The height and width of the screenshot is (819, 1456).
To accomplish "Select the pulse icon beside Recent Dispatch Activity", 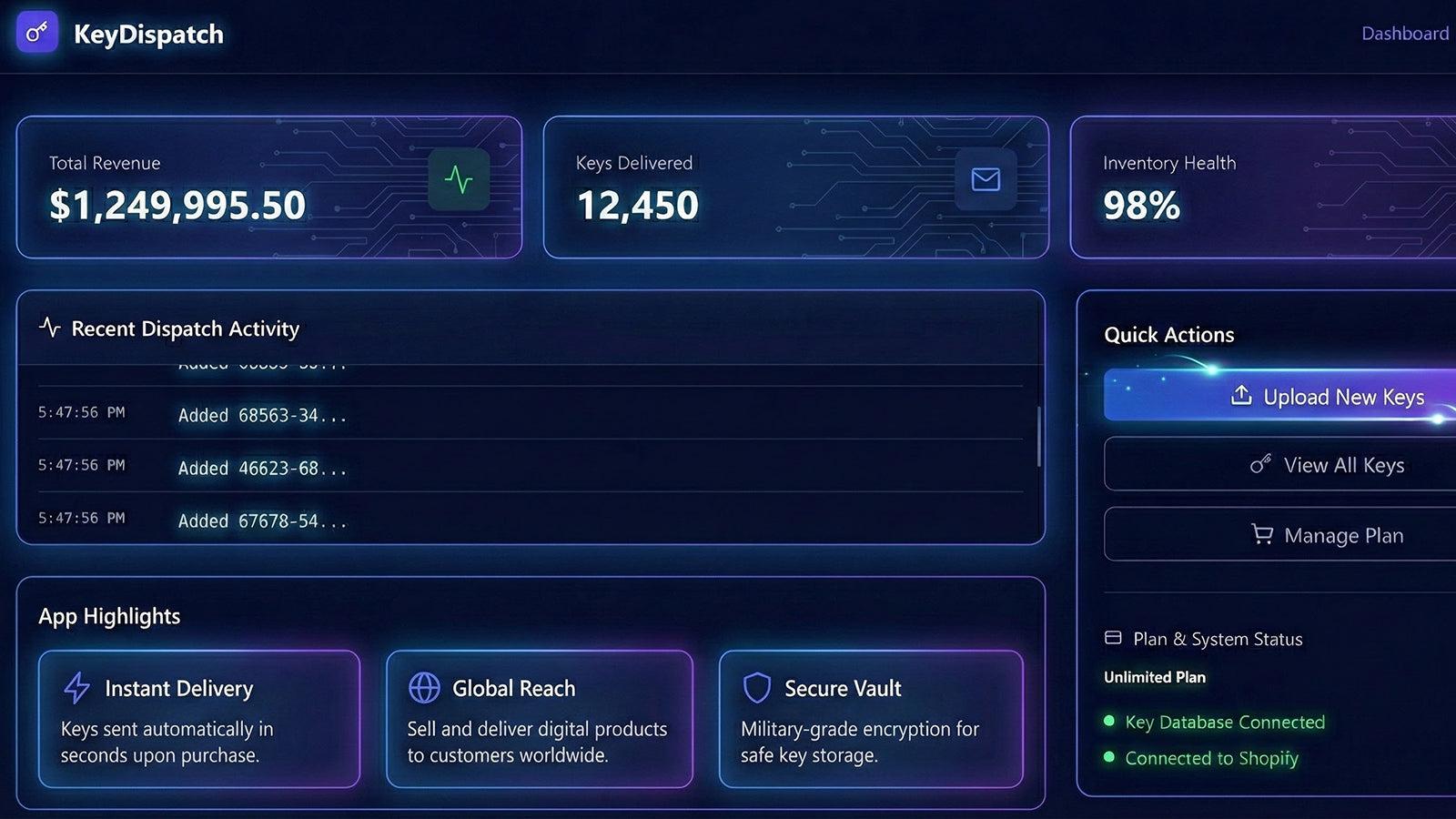I will click(50, 329).
